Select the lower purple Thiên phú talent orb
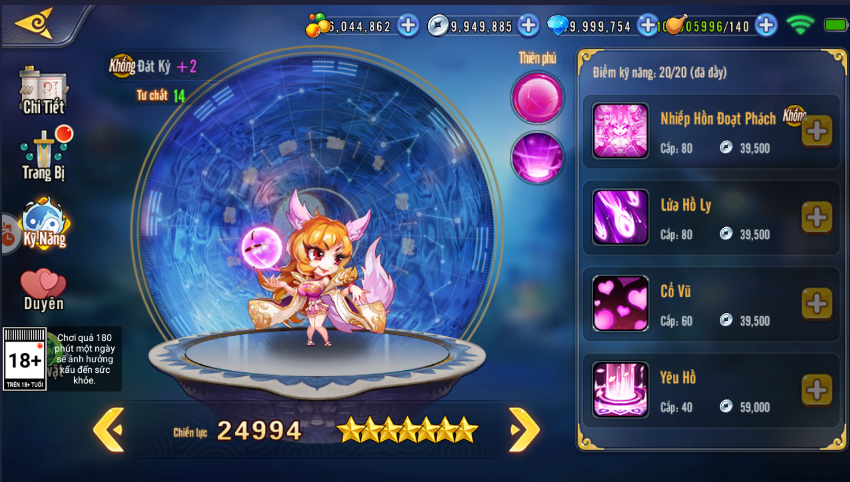The width and height of the screenshot is (850, 482). click(538, 158)
